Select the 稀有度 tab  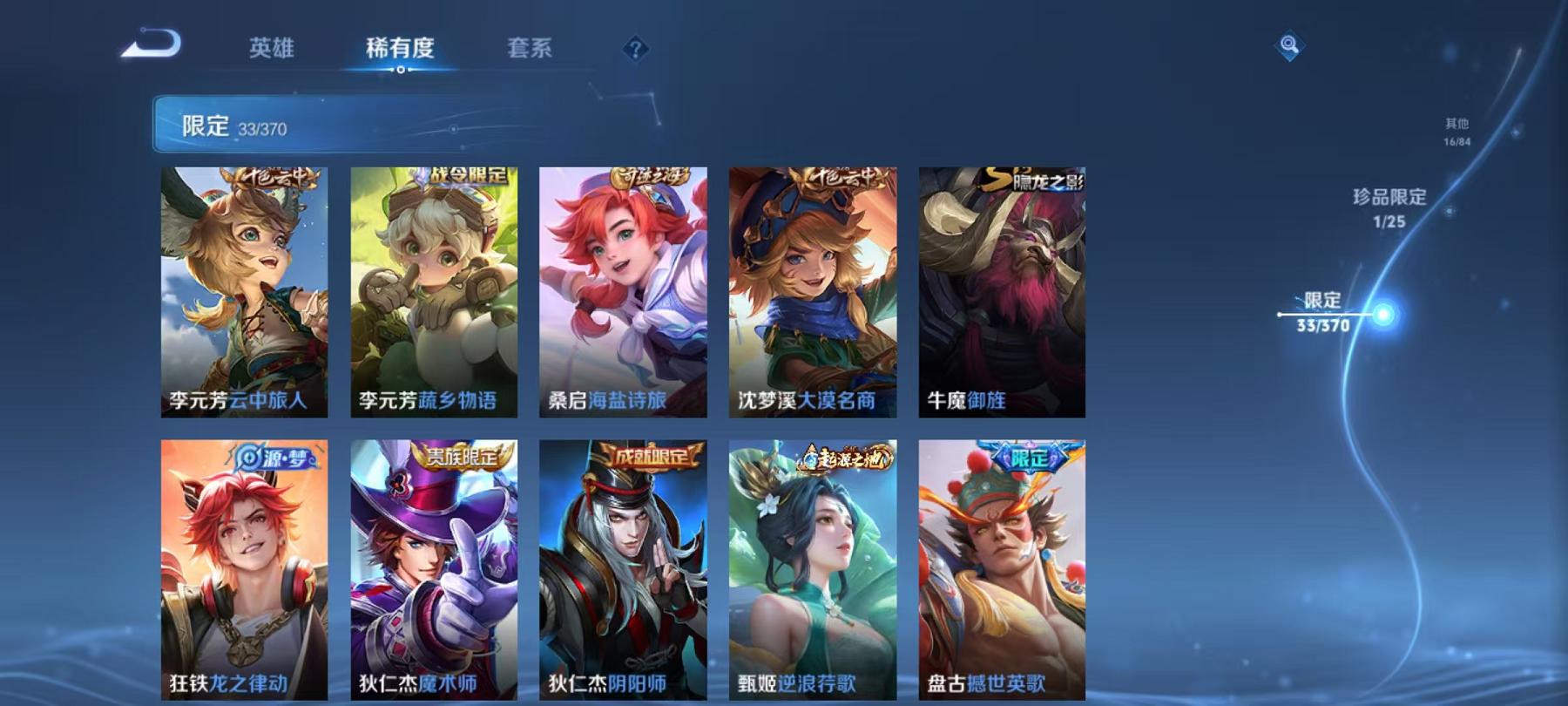[x=400, y=50]
